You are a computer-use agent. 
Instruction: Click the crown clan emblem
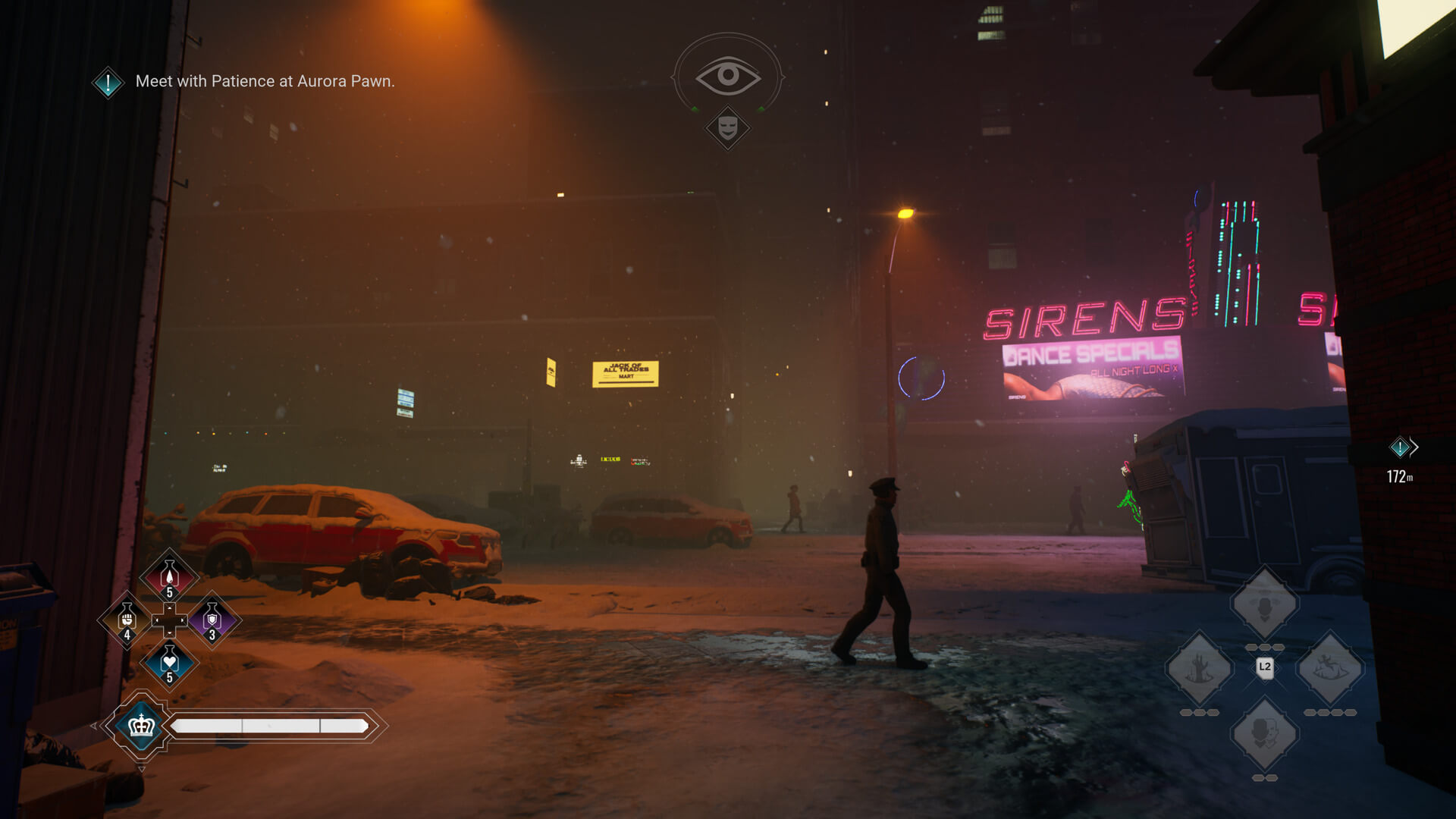pos(142,726)
